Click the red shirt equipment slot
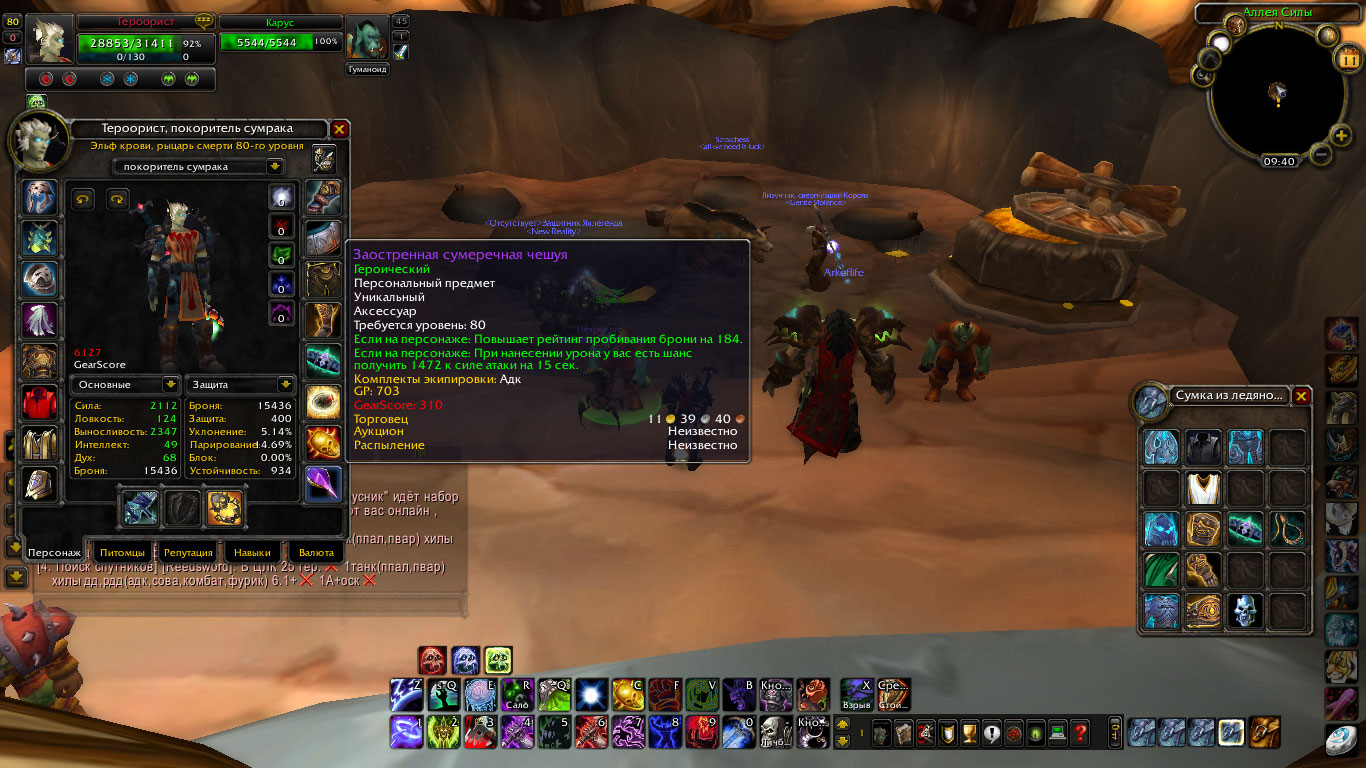The height and width of the screenshot is (768, 1366). (40, 402)
